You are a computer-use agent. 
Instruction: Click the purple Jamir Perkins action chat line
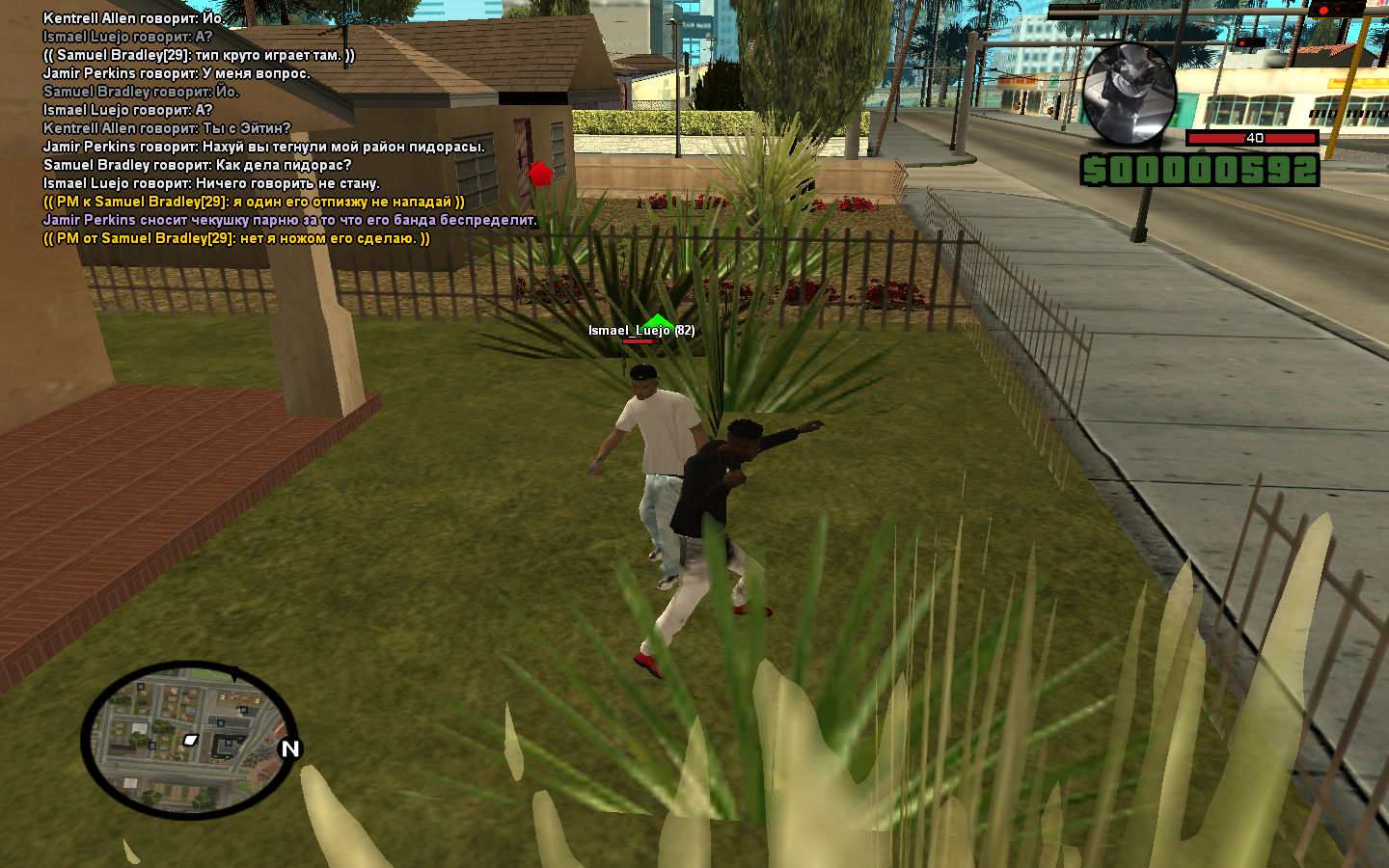tap(289, 220)
